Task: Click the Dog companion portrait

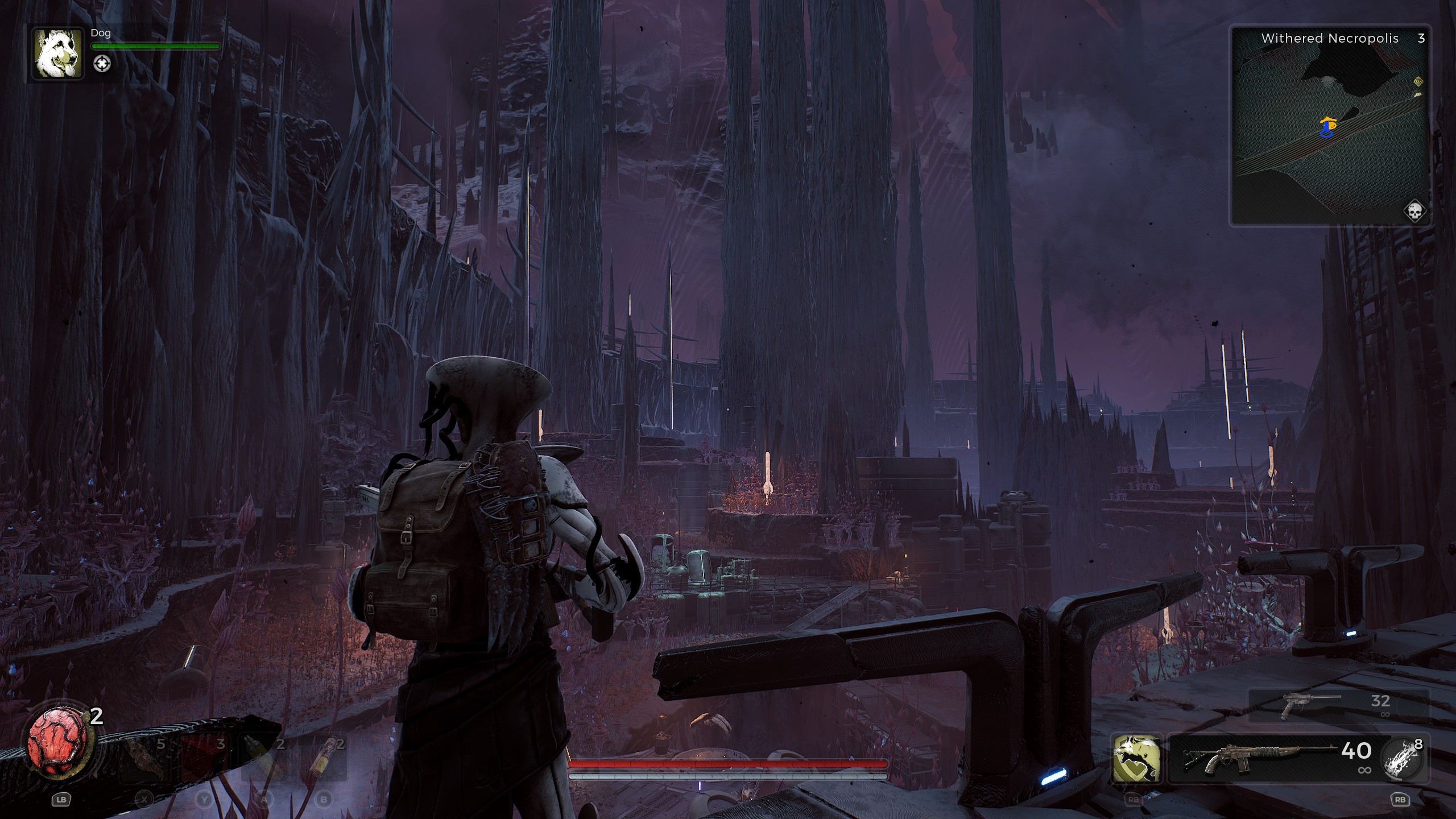Action: tap(56, 54)
